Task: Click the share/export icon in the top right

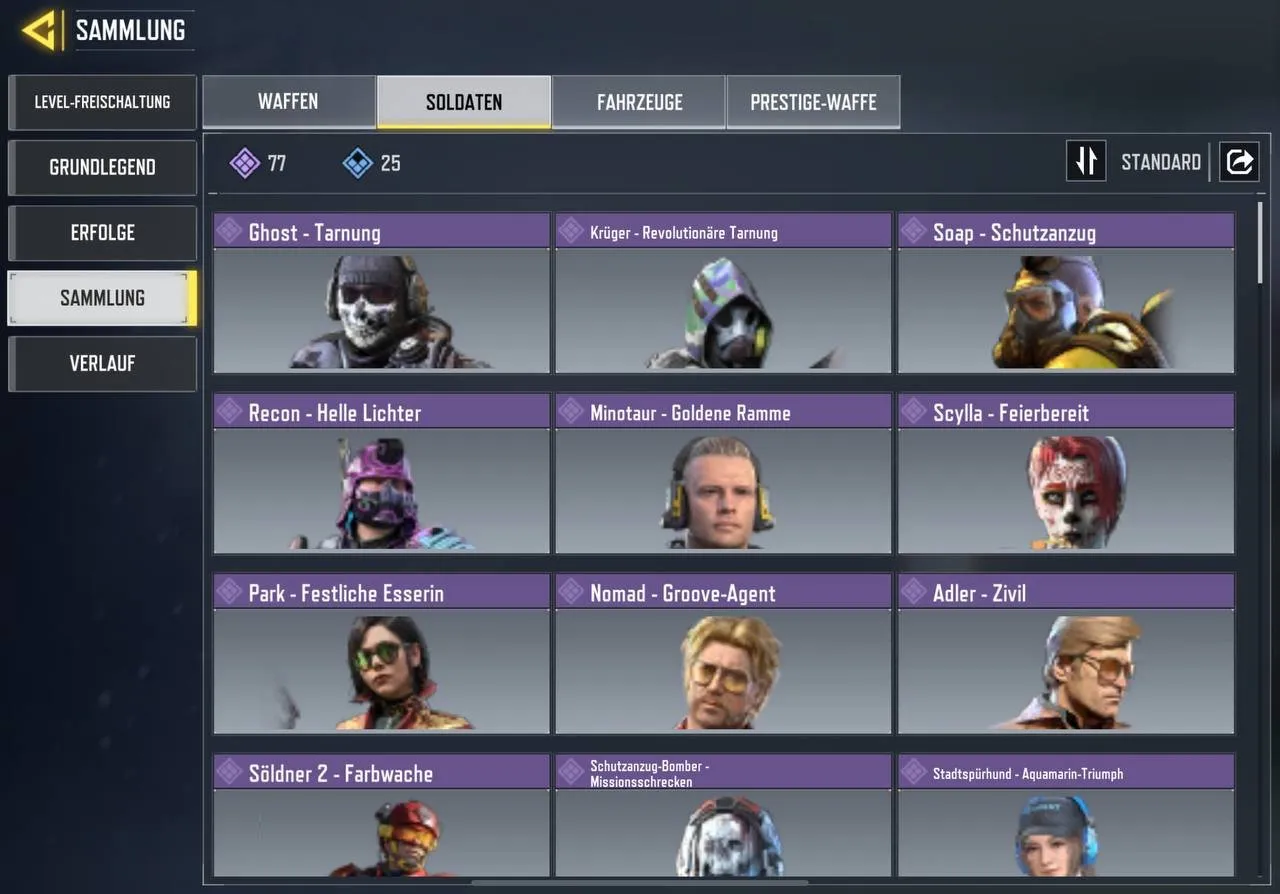Action: [x=1239, y=161]
